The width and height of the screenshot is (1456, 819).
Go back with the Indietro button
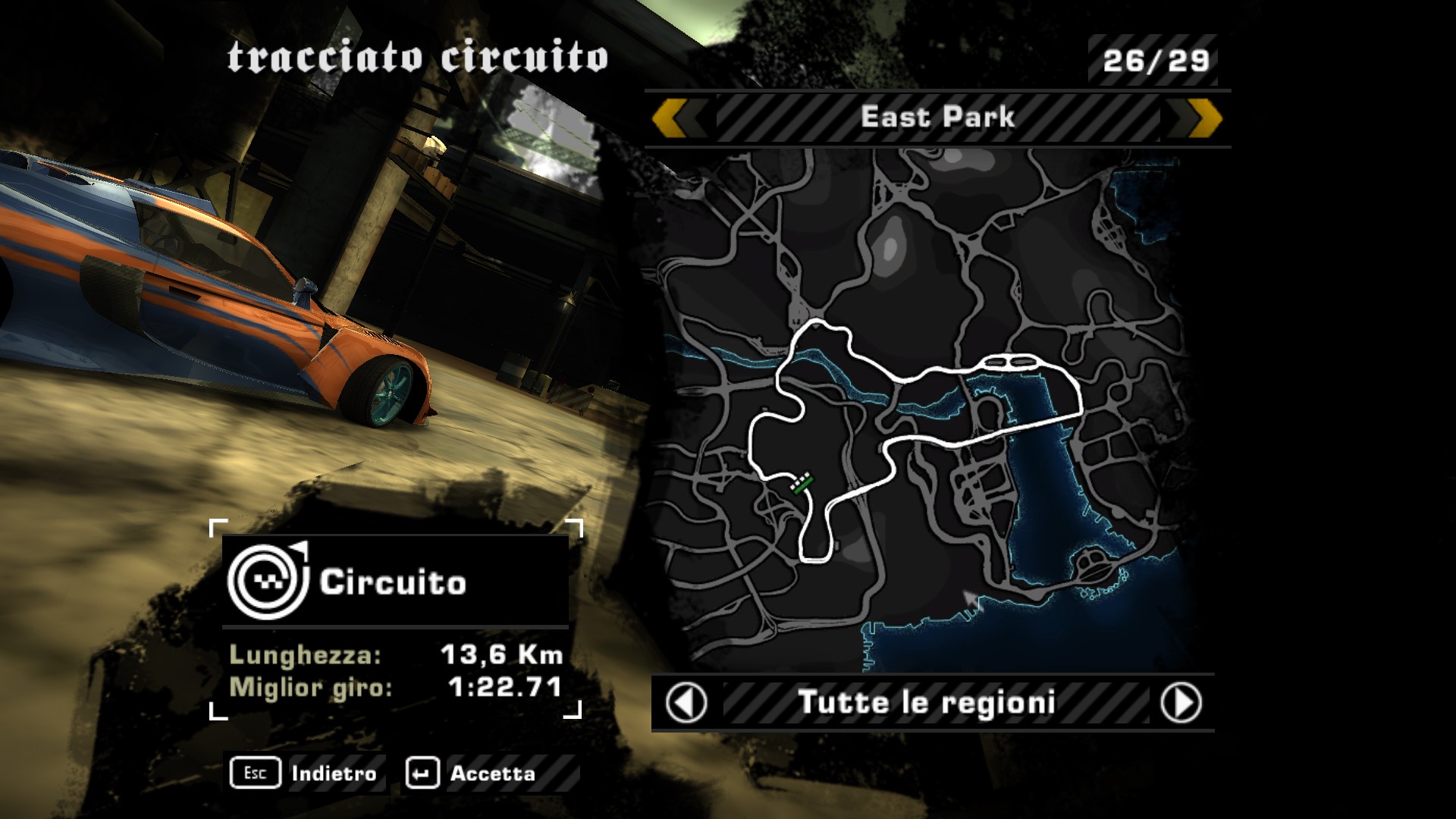[x=306, y=773]
